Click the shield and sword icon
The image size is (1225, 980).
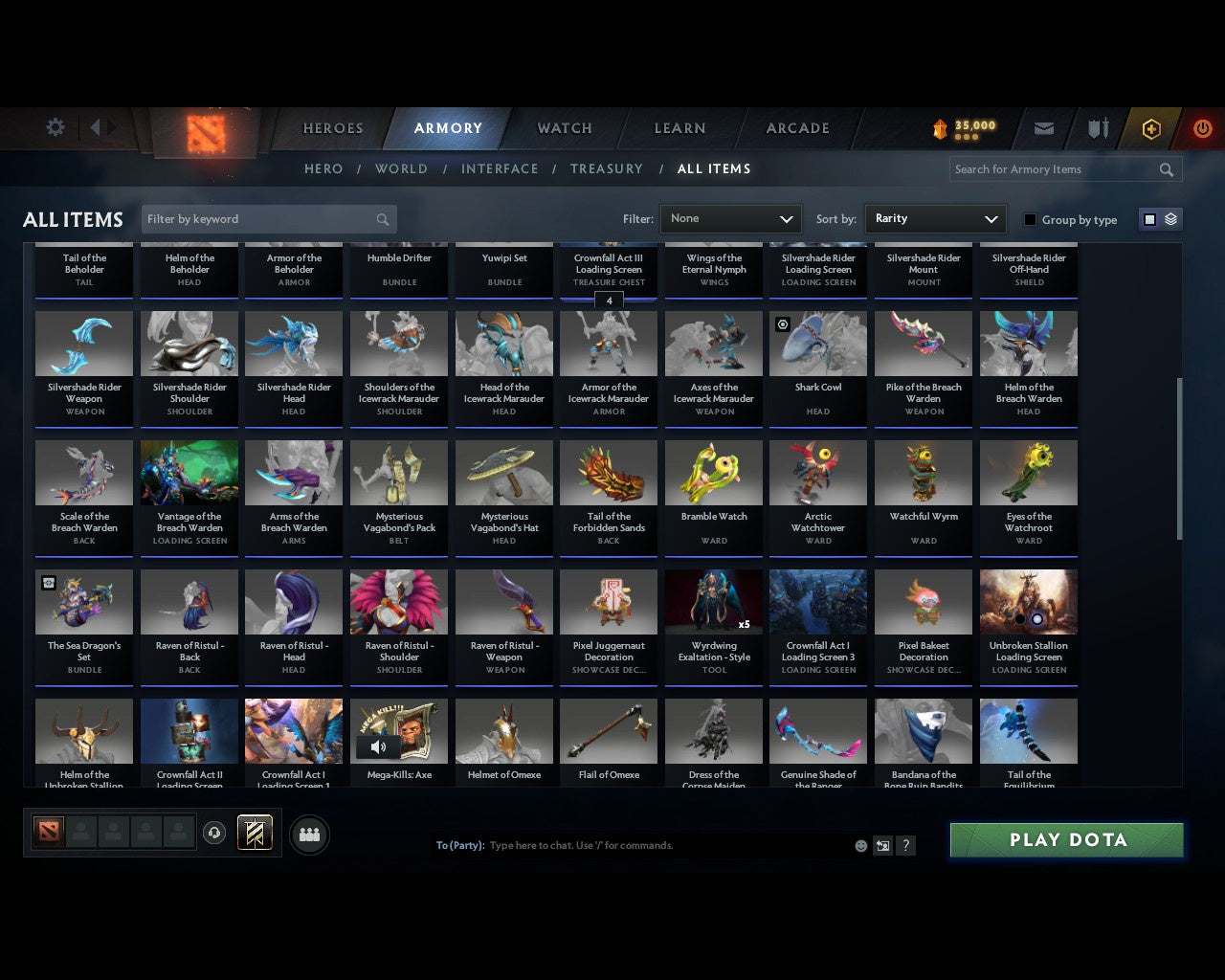[x=1097, y=128]
